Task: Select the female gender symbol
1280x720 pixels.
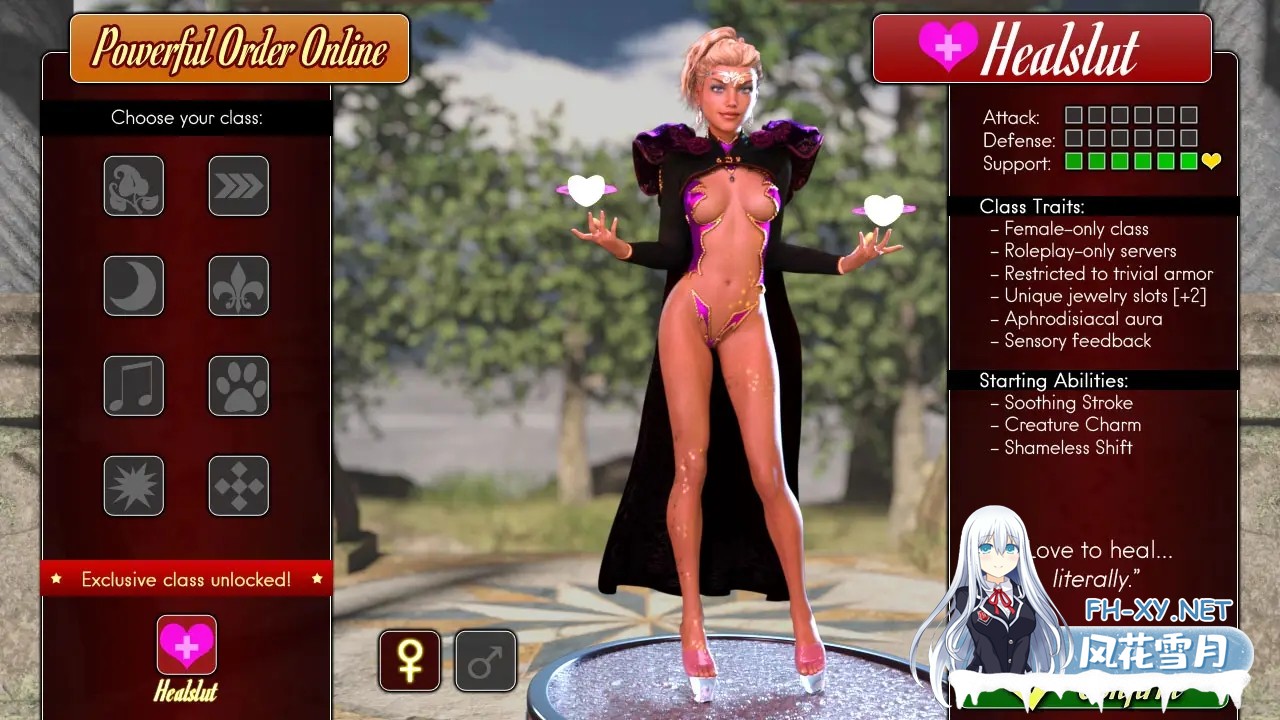Action: click(410, 660)
